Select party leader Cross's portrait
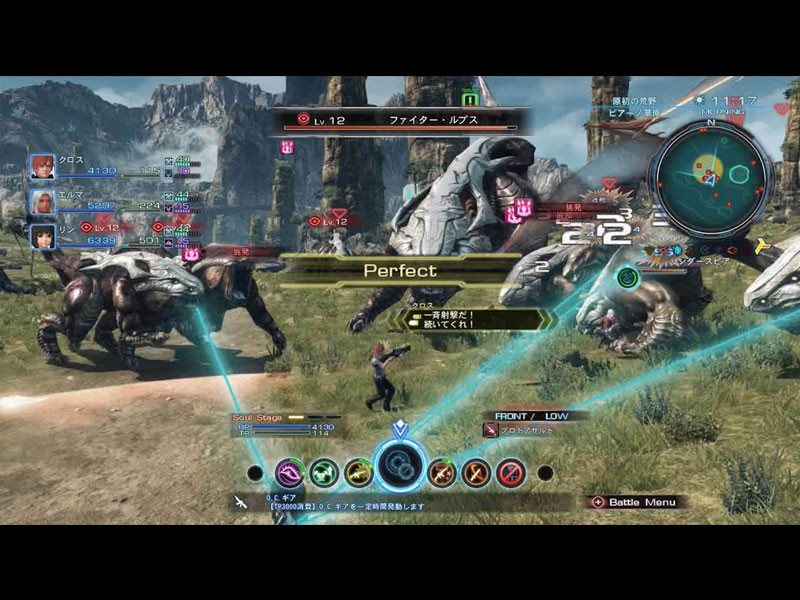 point(42,166)
